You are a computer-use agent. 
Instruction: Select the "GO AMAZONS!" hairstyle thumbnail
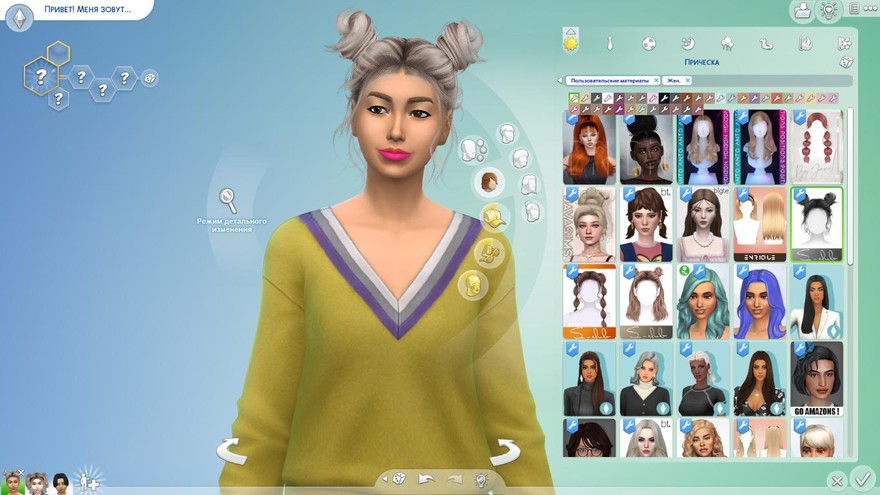click(816, 379)
